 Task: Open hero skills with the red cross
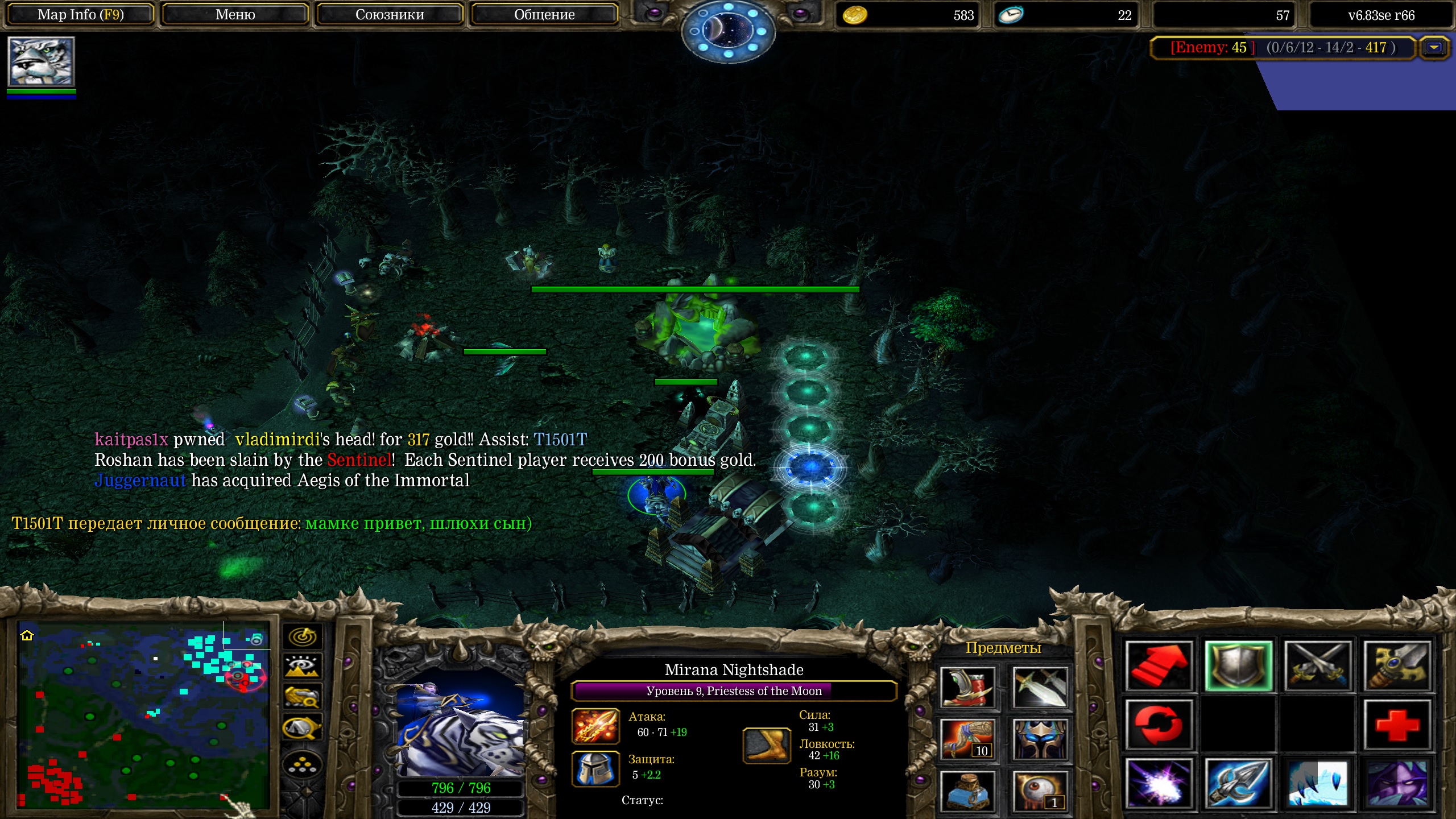pos(1397,725)
